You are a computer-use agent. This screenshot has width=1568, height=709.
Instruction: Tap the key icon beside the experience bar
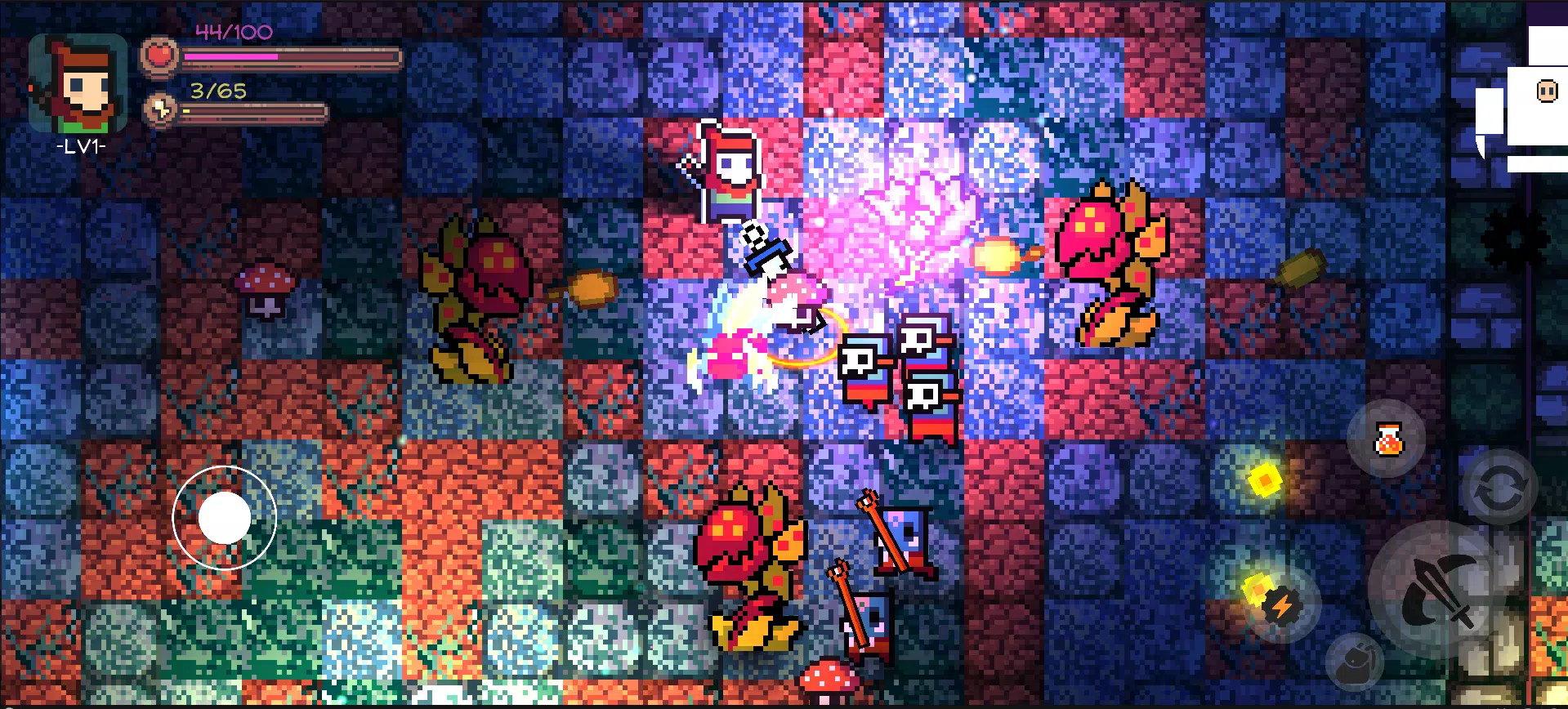(160, 109)
